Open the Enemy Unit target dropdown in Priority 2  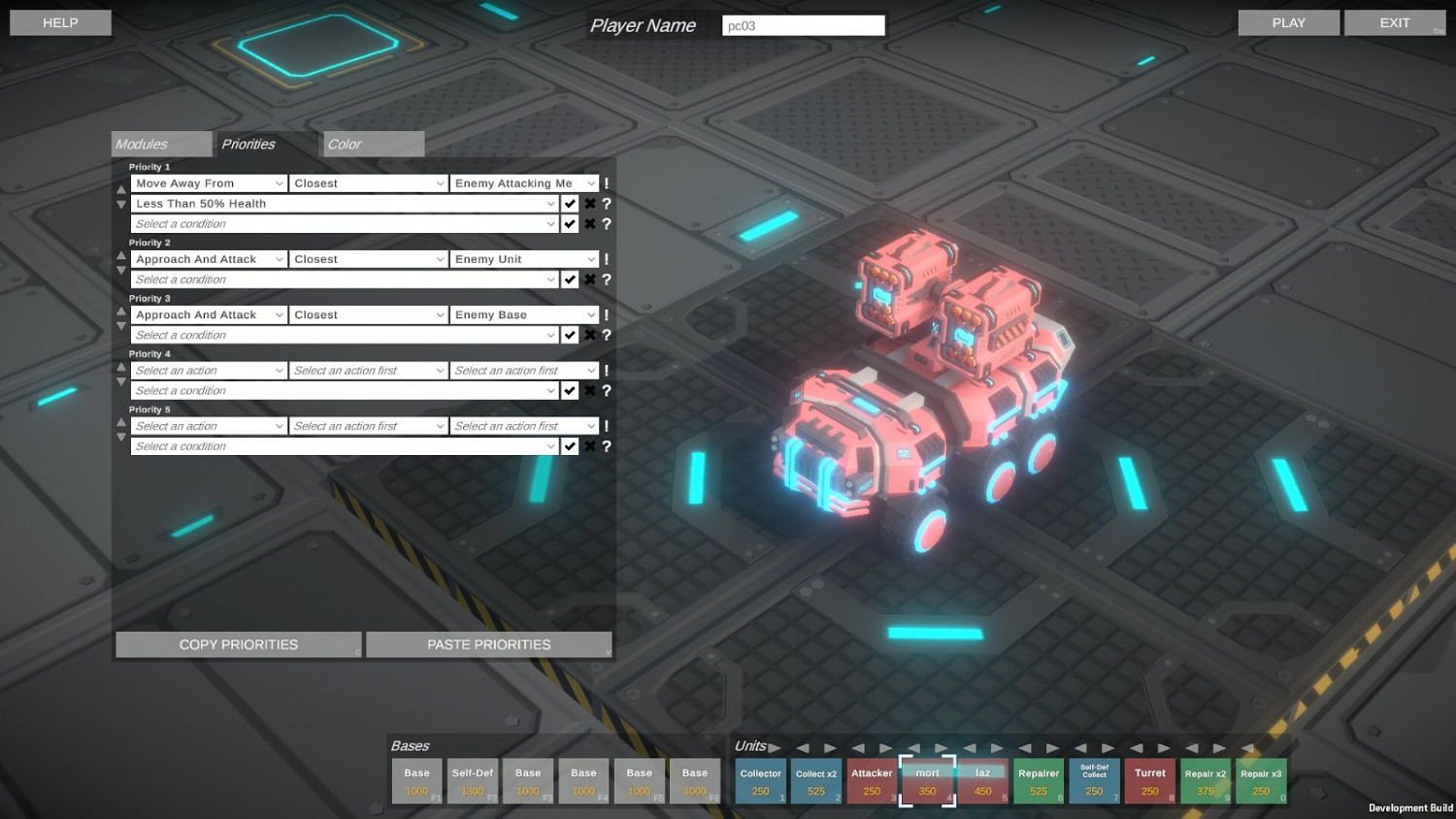pyautogui.click(x=523, y=259)
